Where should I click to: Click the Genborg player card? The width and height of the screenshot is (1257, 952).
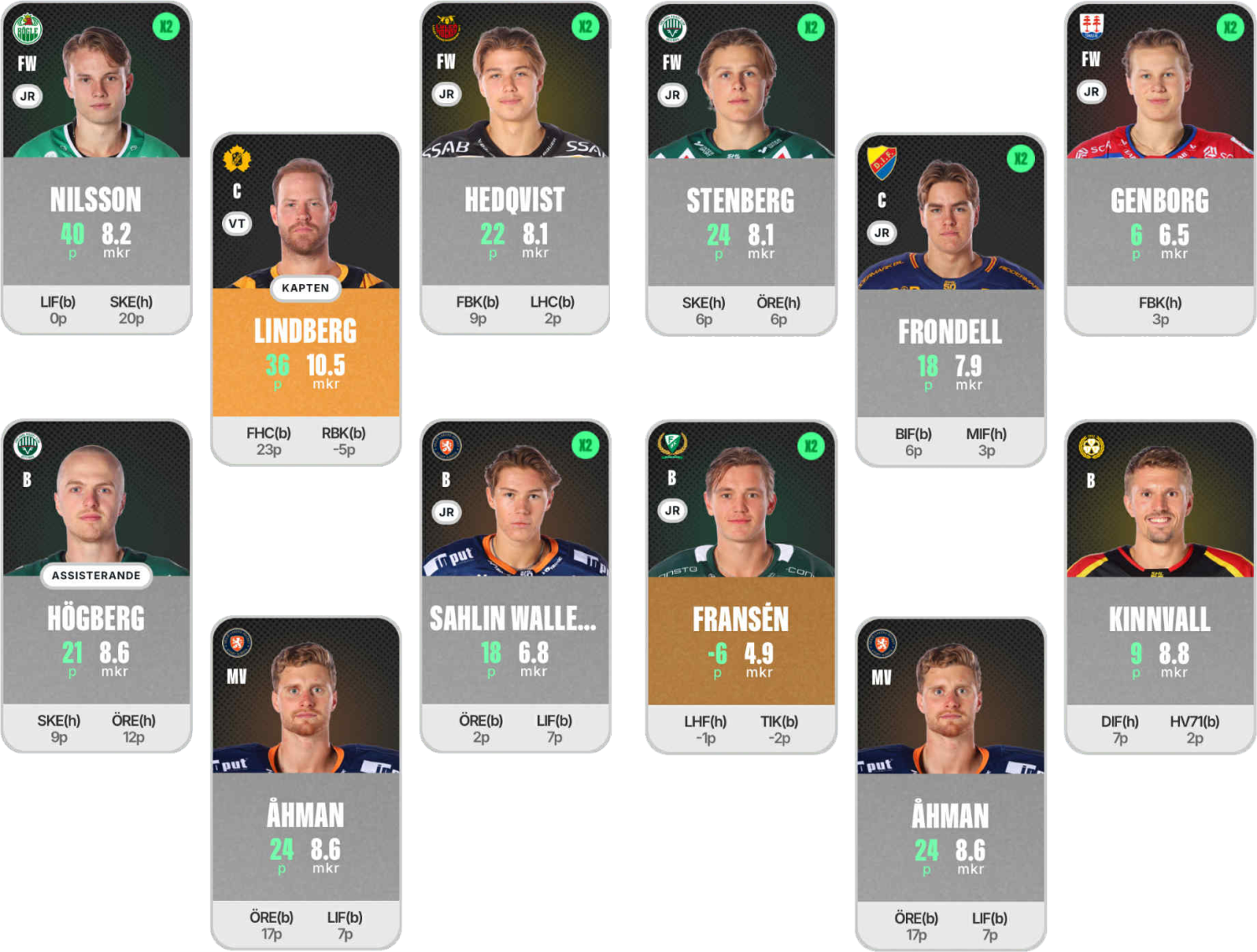pos(1160,168)
